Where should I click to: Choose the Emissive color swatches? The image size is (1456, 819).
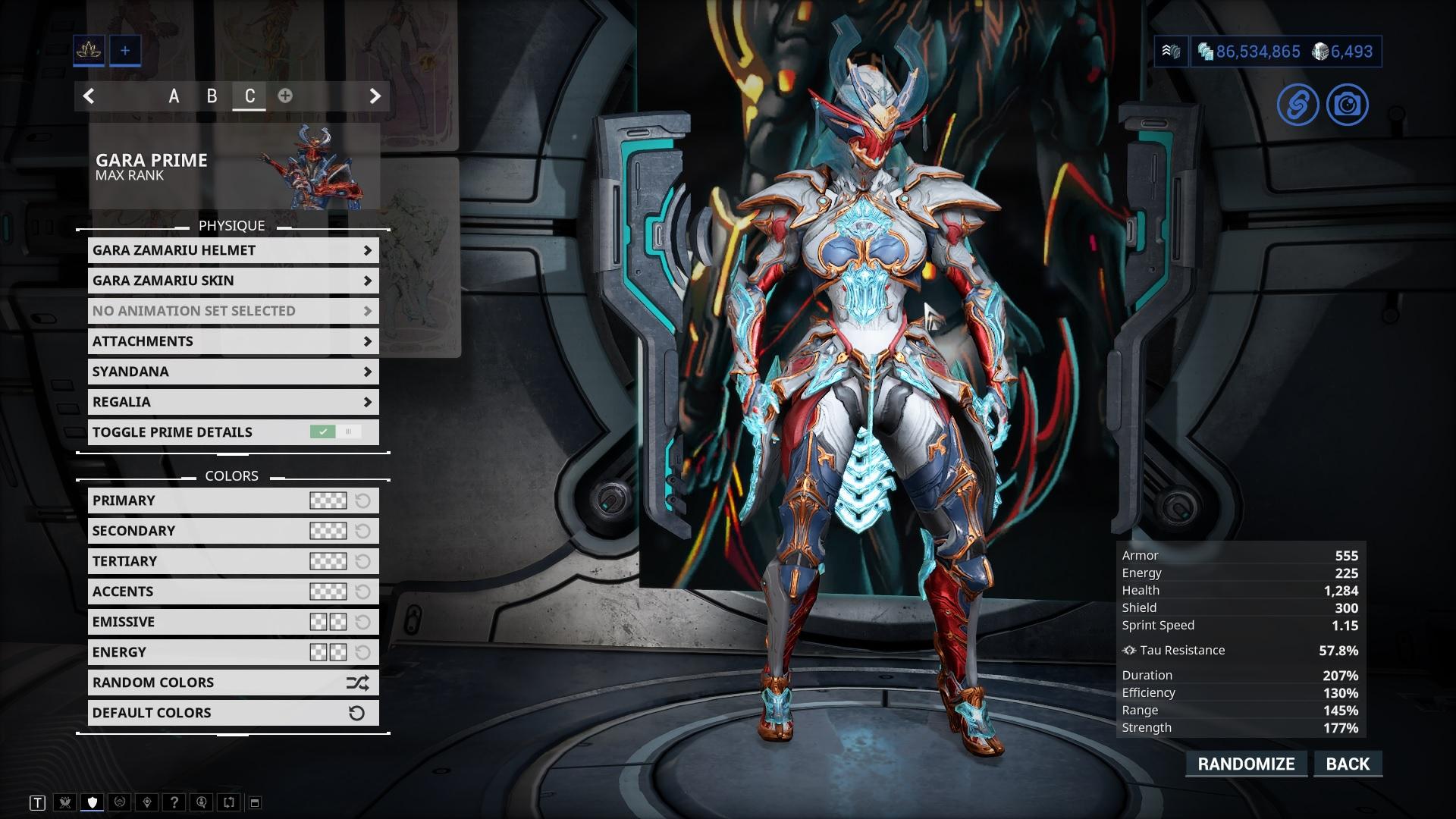328,622
